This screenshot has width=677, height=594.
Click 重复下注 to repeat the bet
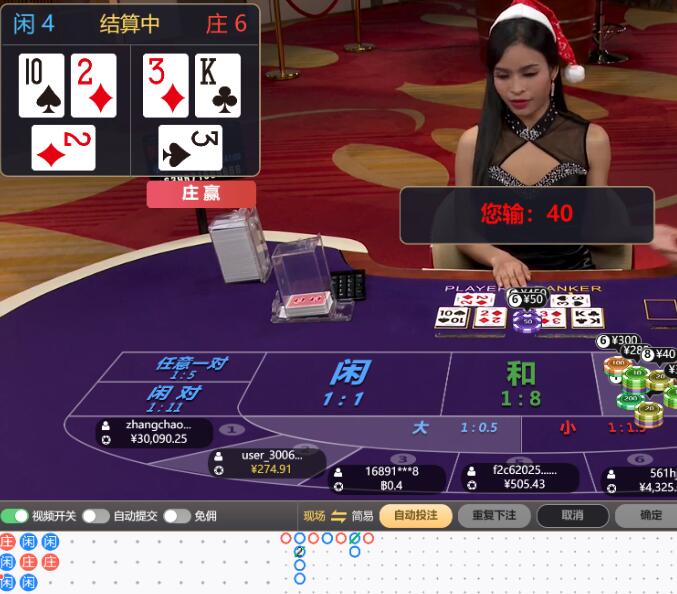point(494,516)
